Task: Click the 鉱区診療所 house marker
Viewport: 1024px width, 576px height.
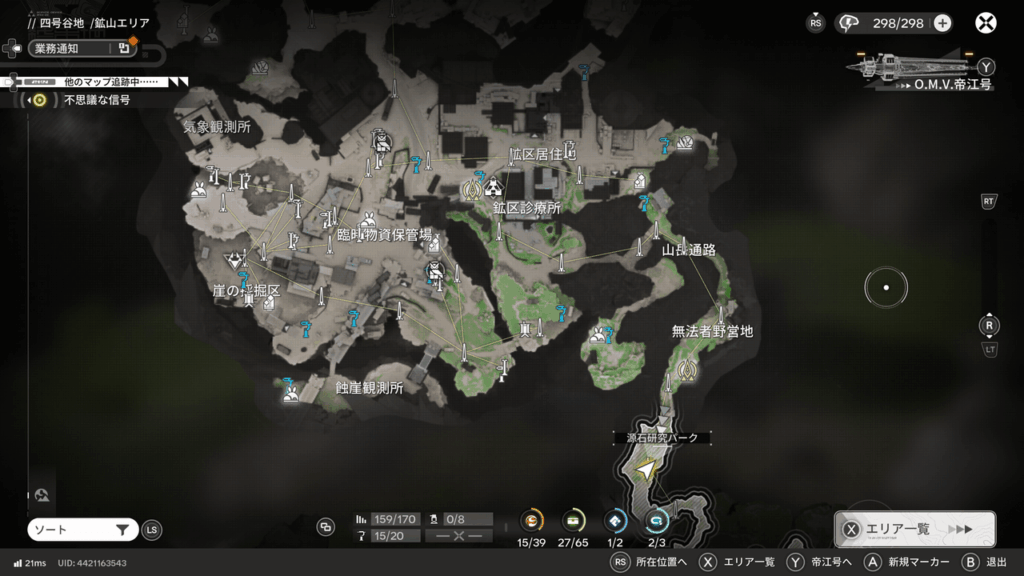Action: click(493, 186)
